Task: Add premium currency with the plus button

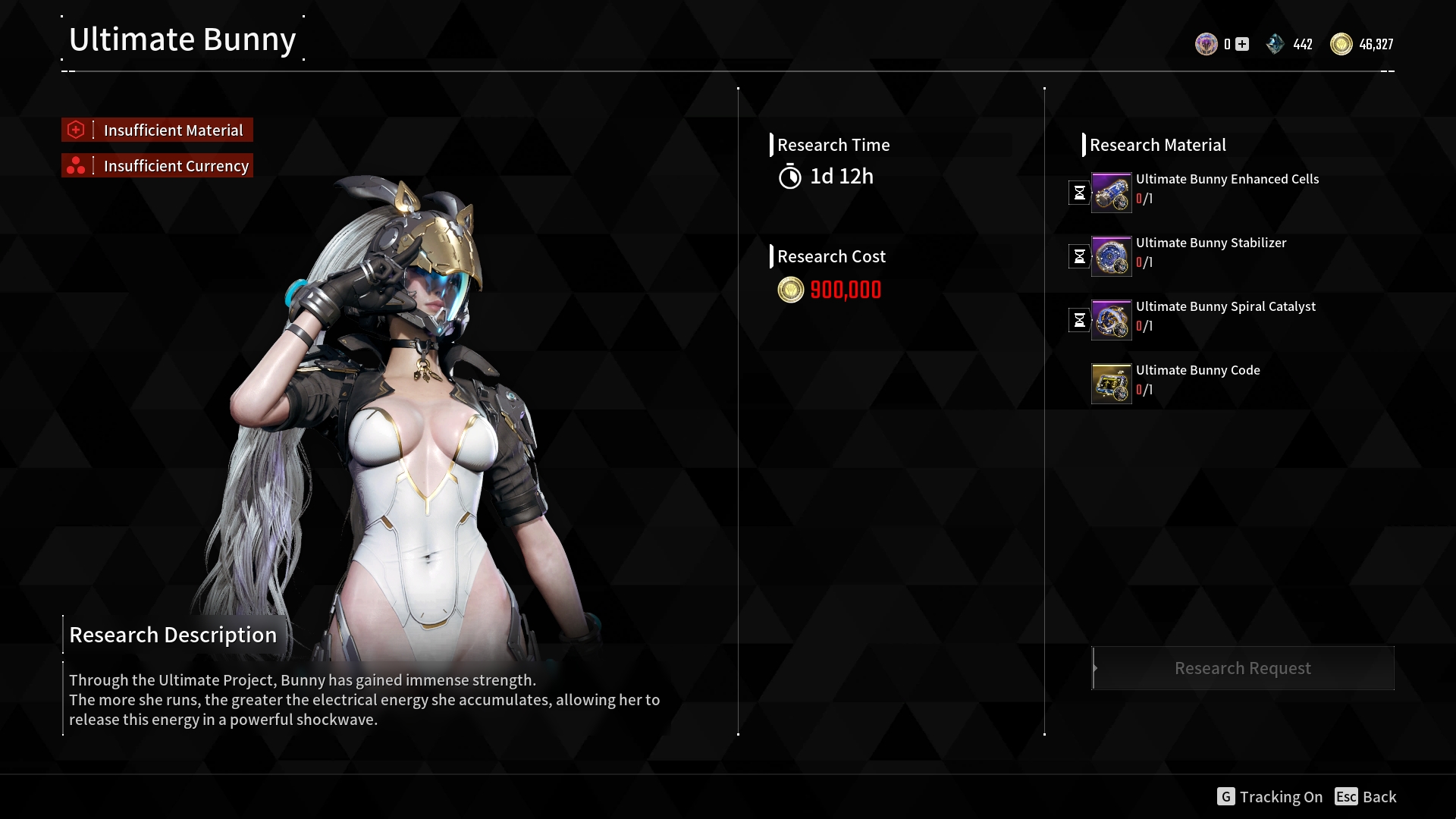Action: [x=1242, y=44]
